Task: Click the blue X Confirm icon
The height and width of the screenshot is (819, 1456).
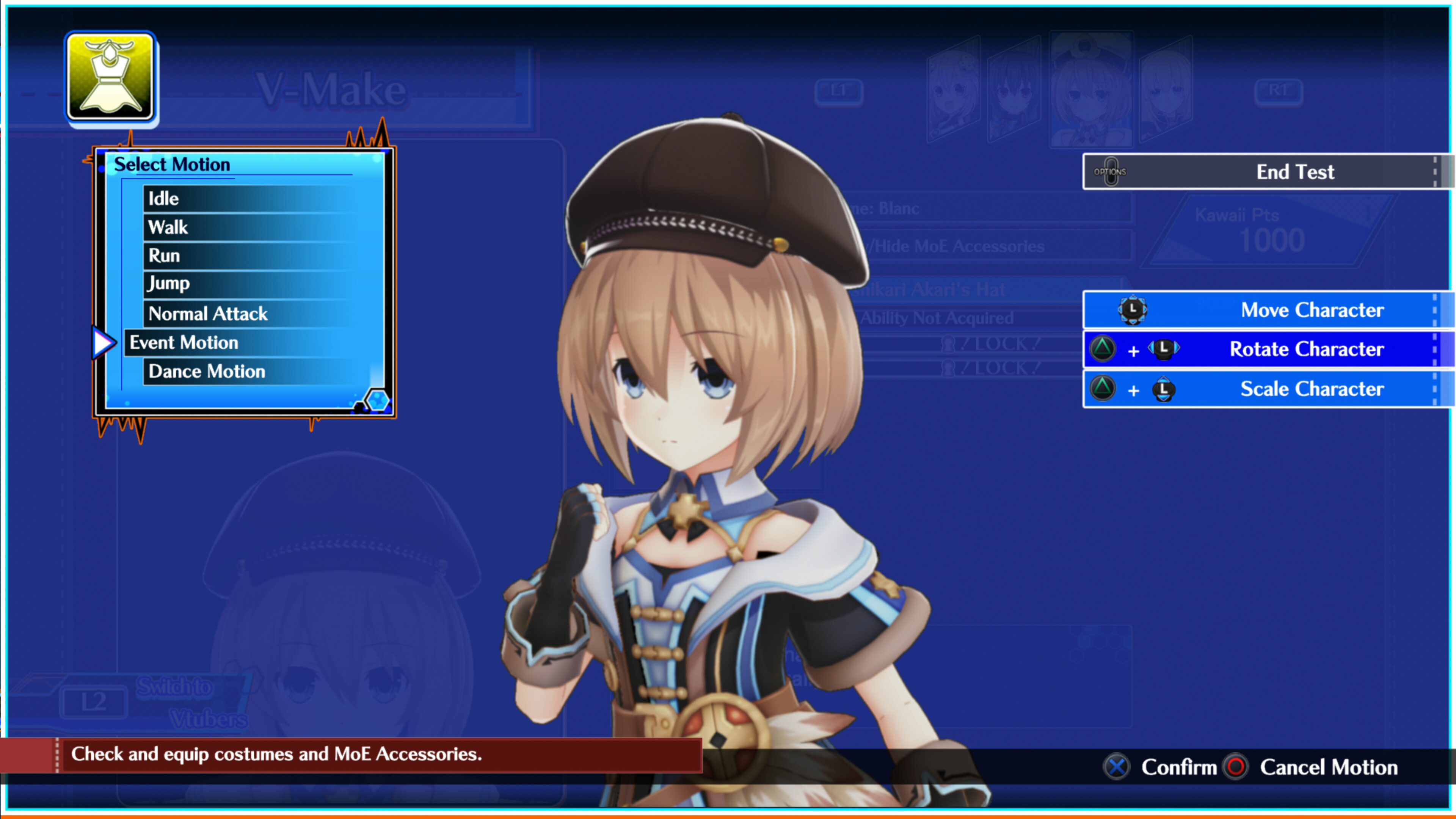Action: [x=1116, y=767]
